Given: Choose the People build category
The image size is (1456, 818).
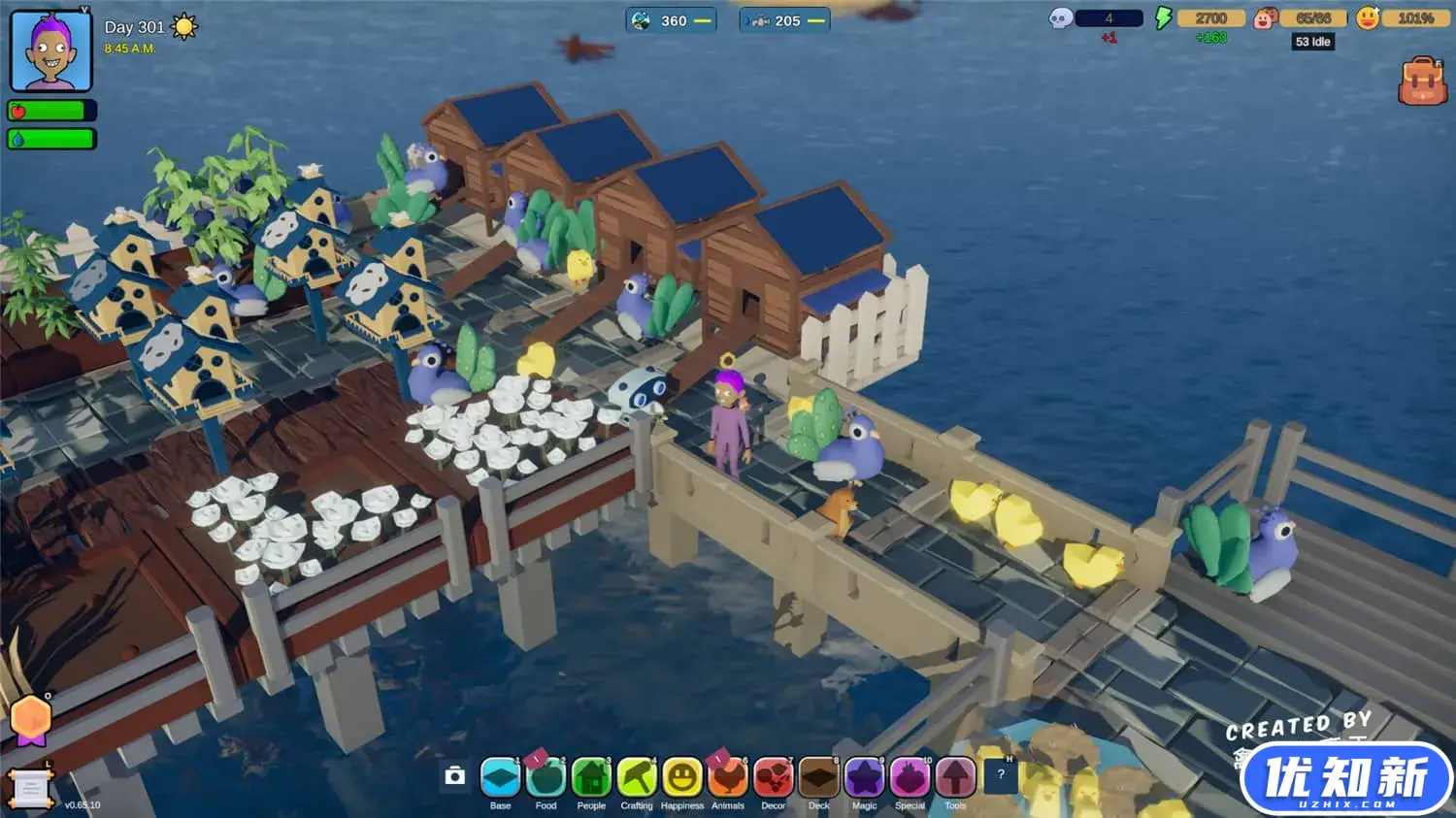Looking at the screenshot, I should tap(591, 777).
